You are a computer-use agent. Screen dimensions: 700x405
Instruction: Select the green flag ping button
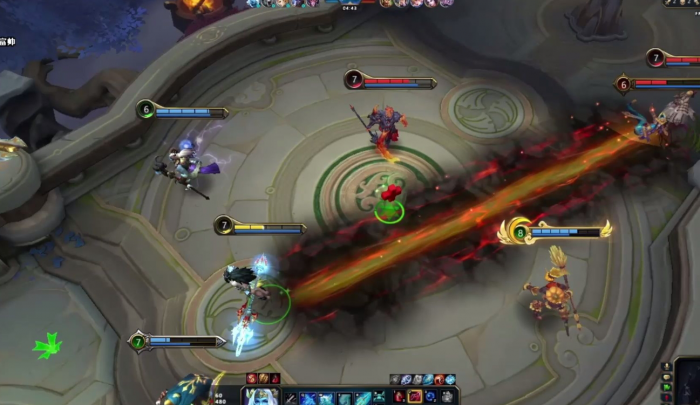(x=667, y=387)
